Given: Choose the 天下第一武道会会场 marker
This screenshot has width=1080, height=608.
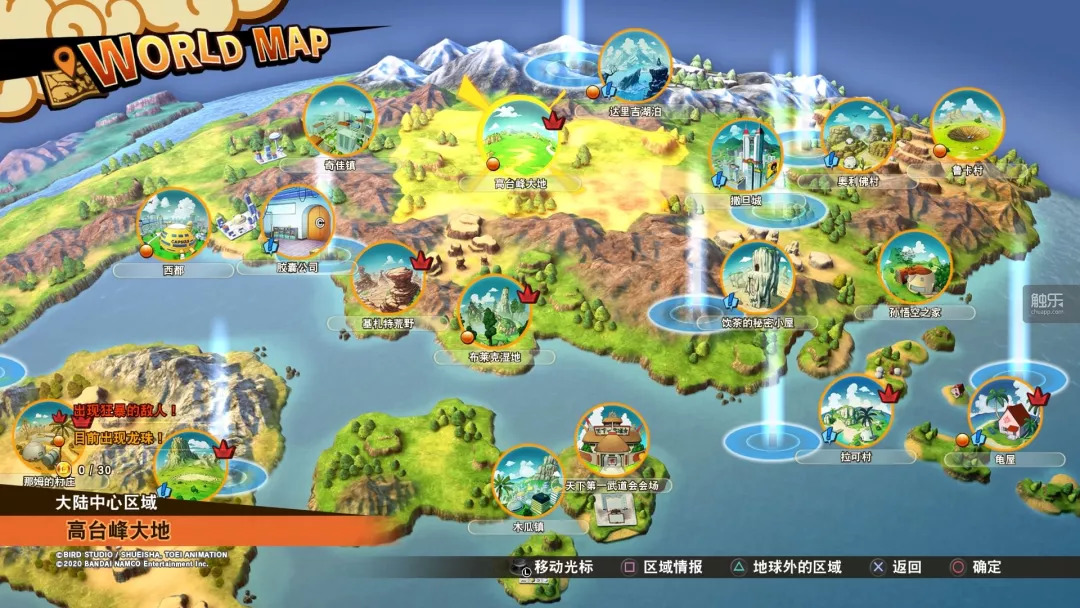Looking at the screenshot, I should [611, 440].
